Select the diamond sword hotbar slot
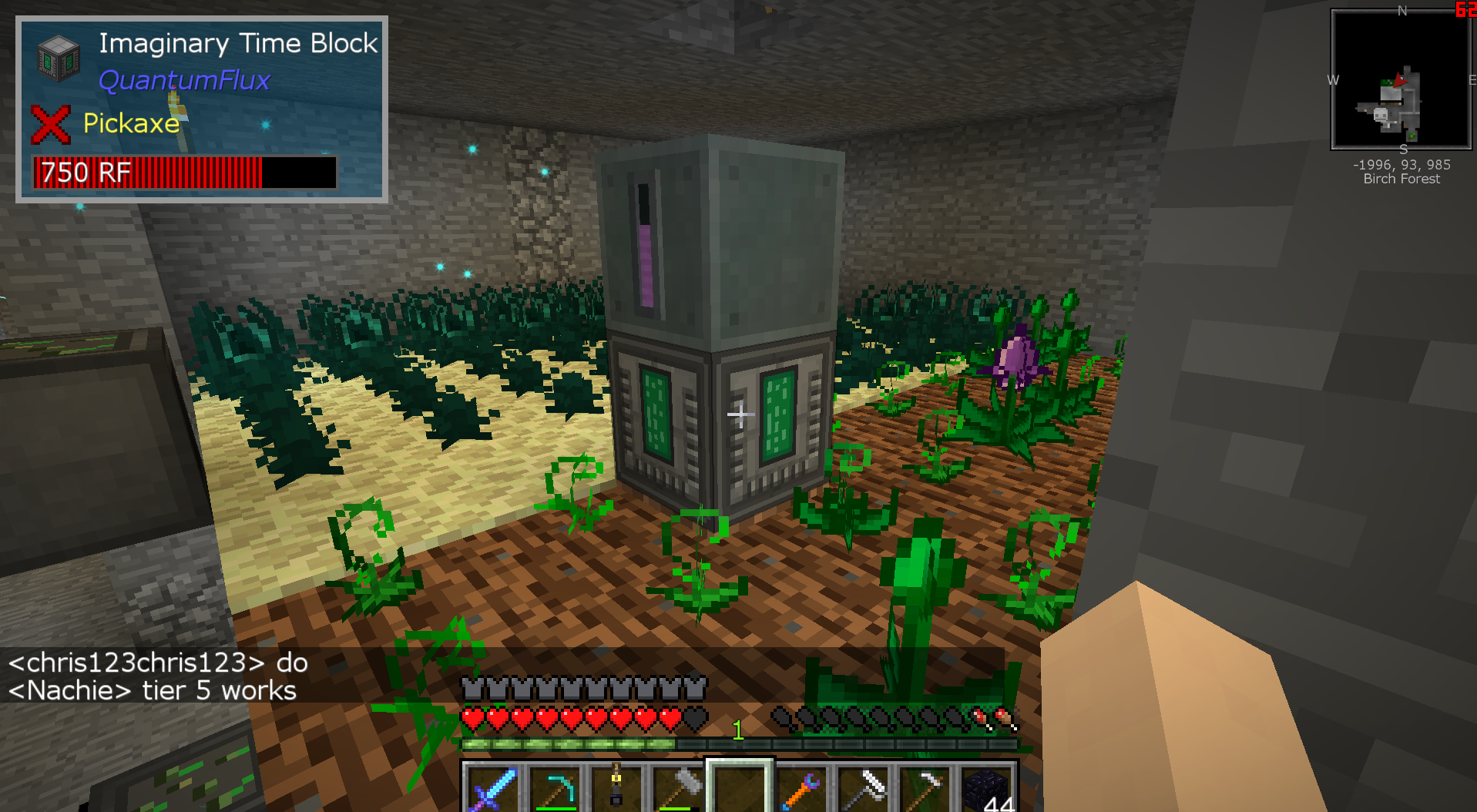The height and width of the screenshot is (812, 1477). coord(490,789)
